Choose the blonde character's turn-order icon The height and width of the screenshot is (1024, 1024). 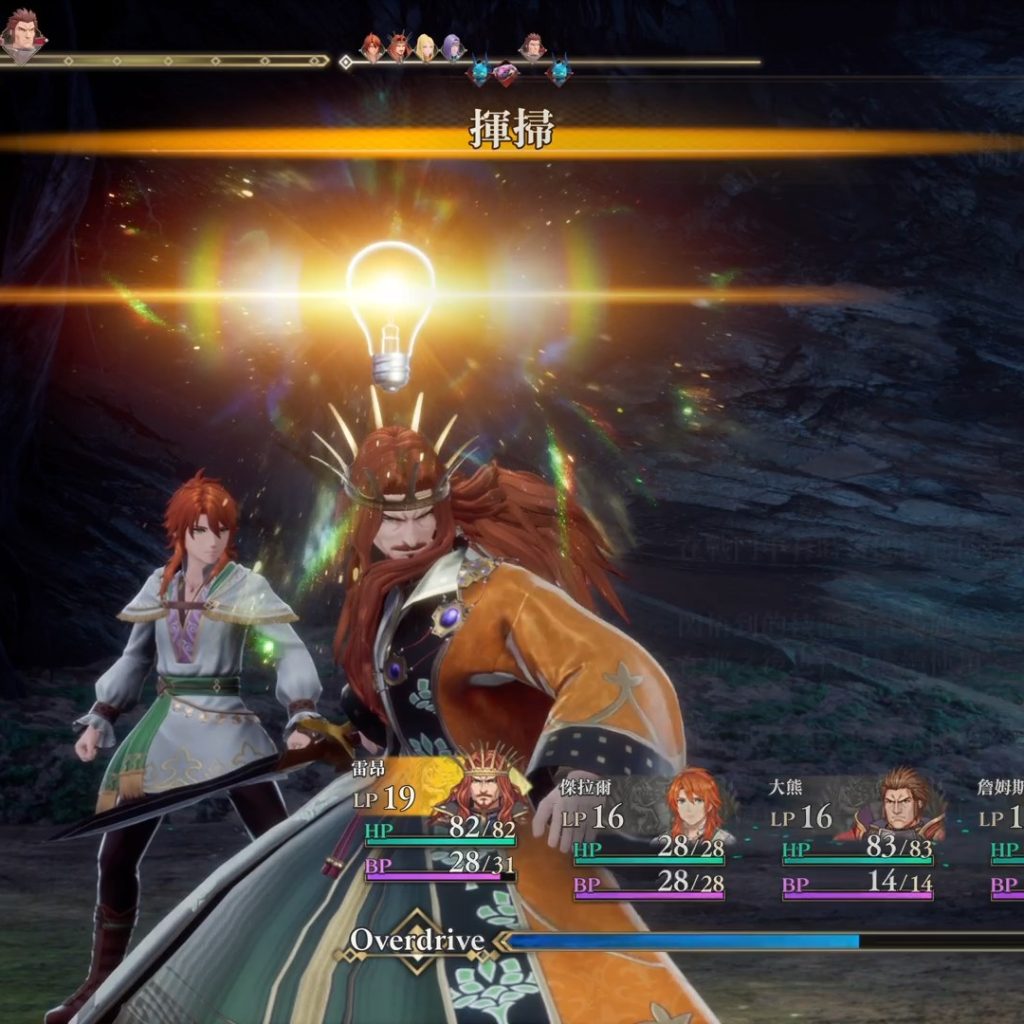[x=426, y=47]
